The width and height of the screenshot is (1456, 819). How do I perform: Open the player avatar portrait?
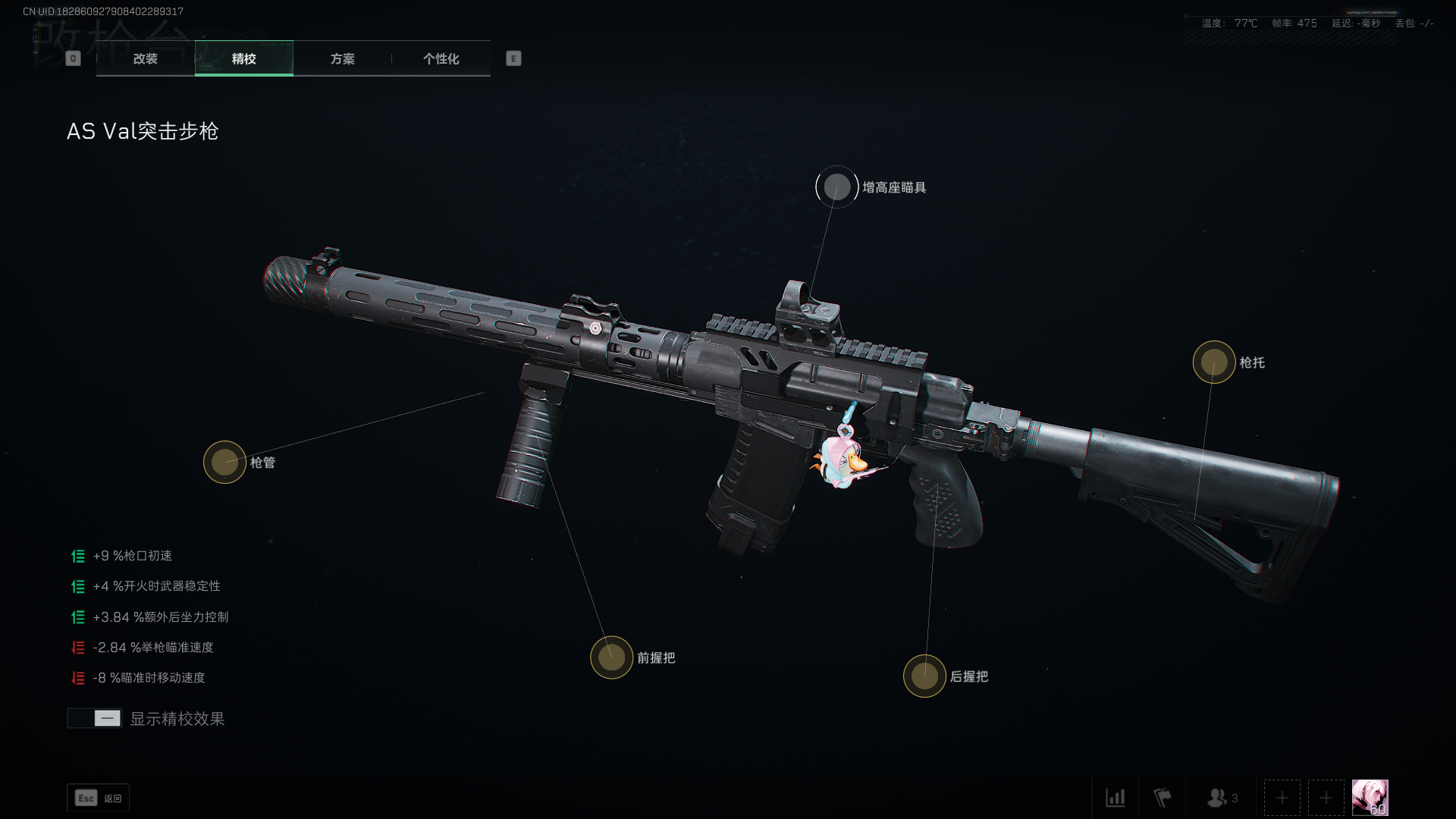pyautogui.click(x=1370, y=798)
